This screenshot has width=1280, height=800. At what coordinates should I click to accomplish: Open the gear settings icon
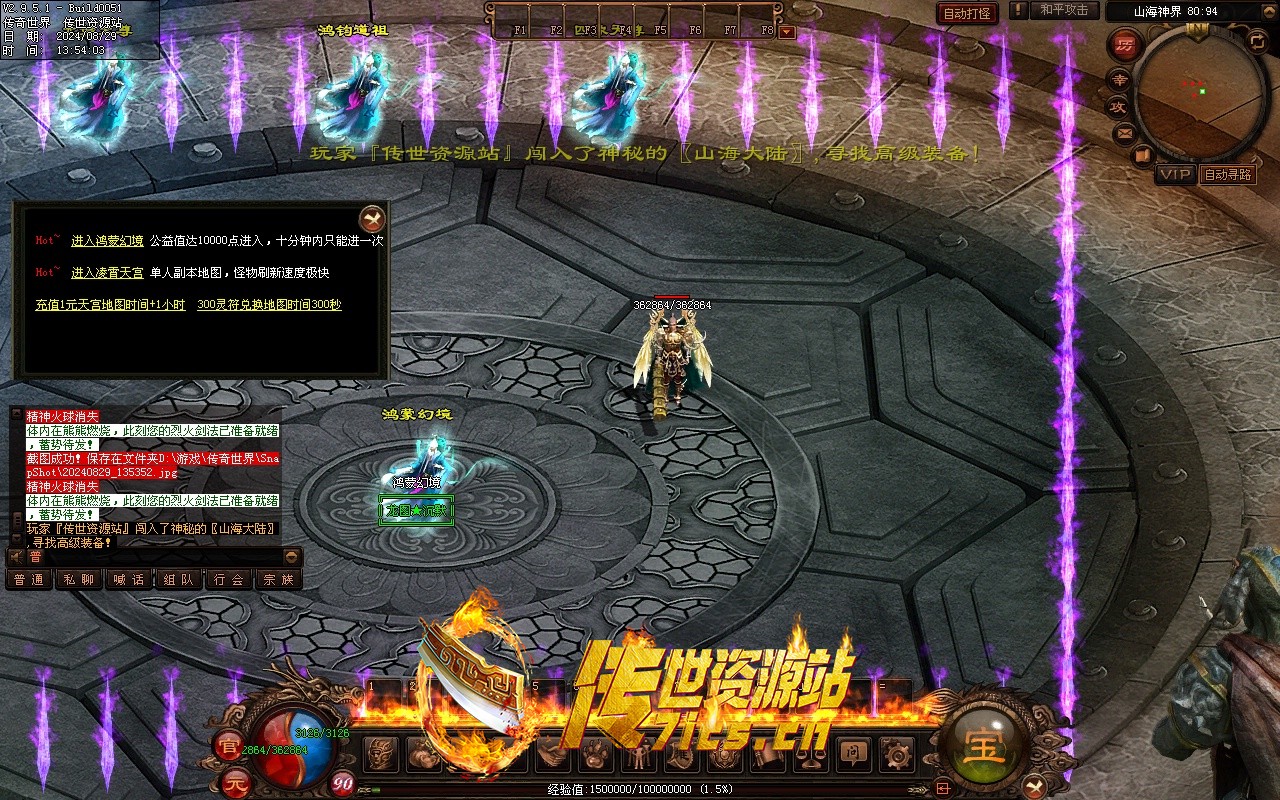pyautogui.click(x=896, y=754)
